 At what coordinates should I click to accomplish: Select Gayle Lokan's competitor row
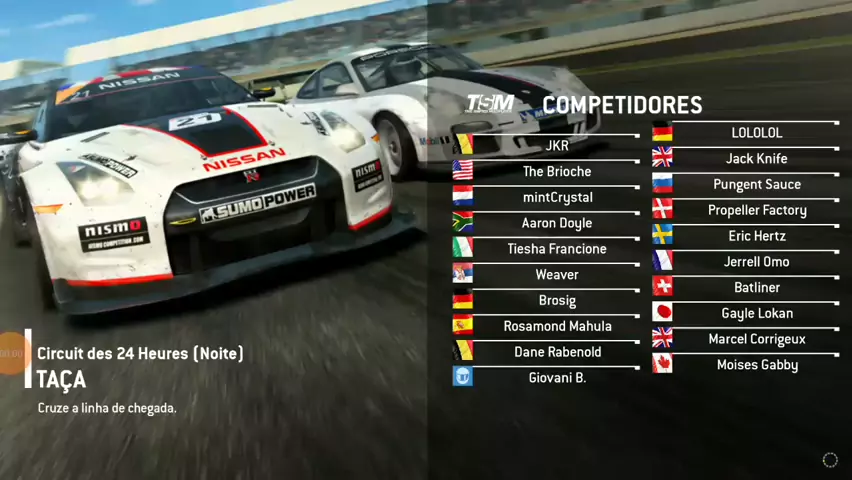tap(756, 313)
